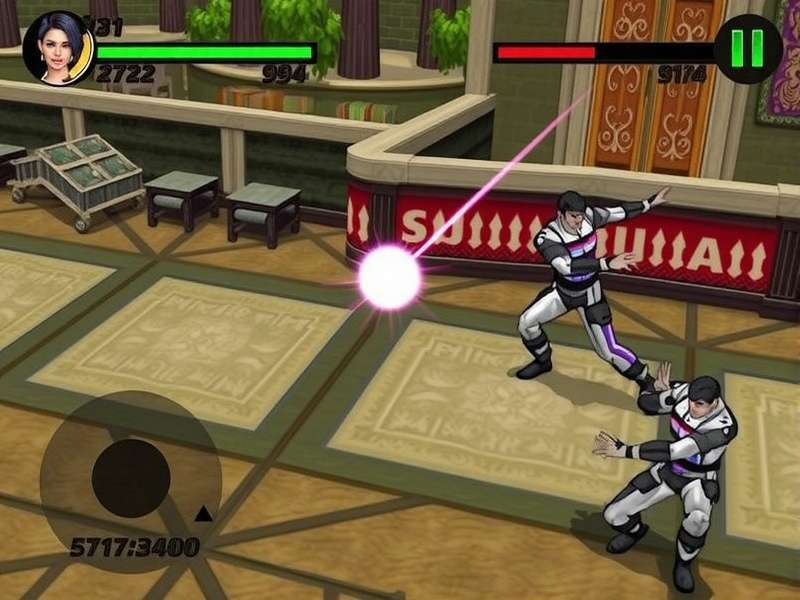Tap the player character portrait

coord(58,48)
